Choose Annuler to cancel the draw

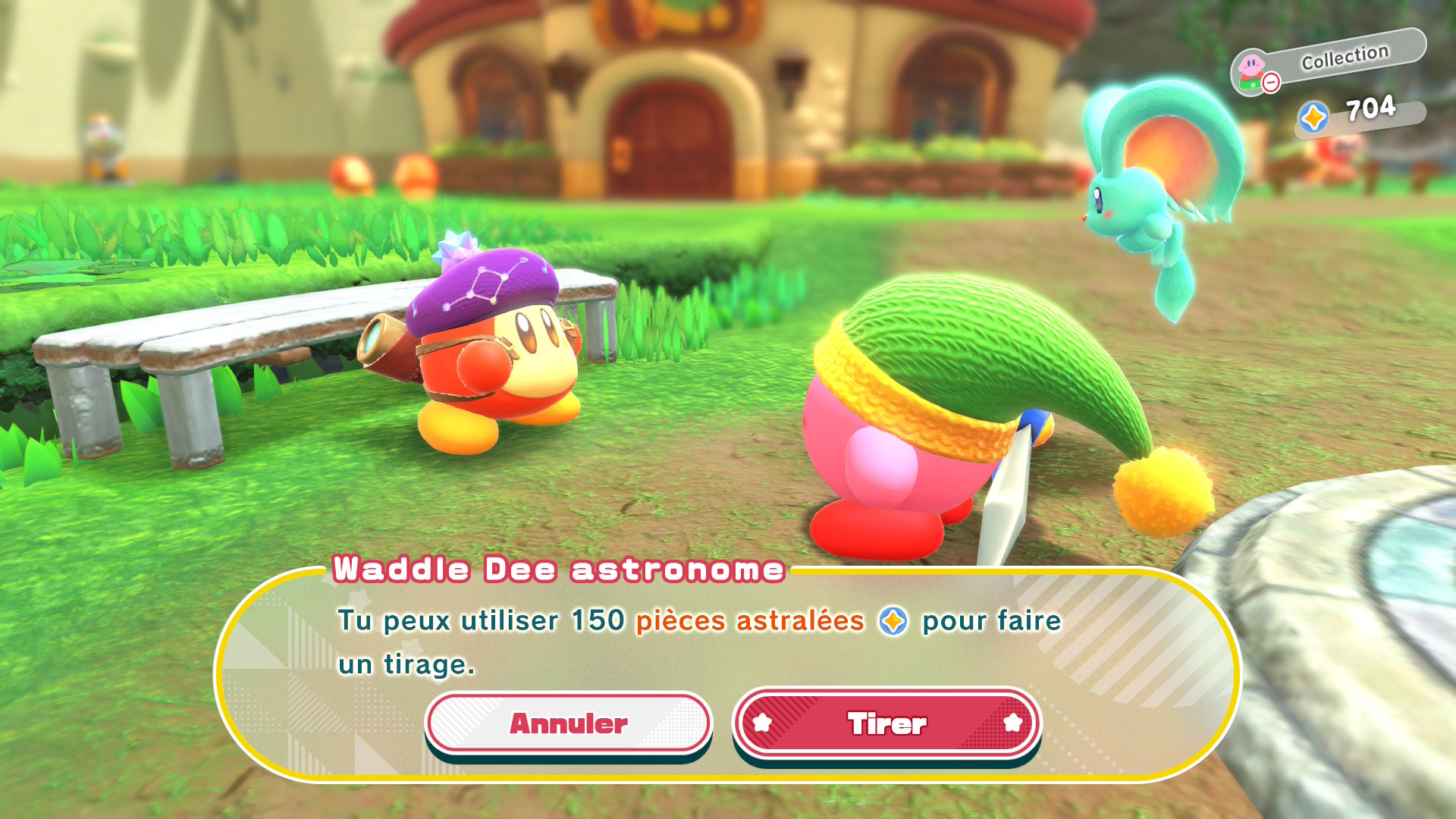(x=568, y=723)
